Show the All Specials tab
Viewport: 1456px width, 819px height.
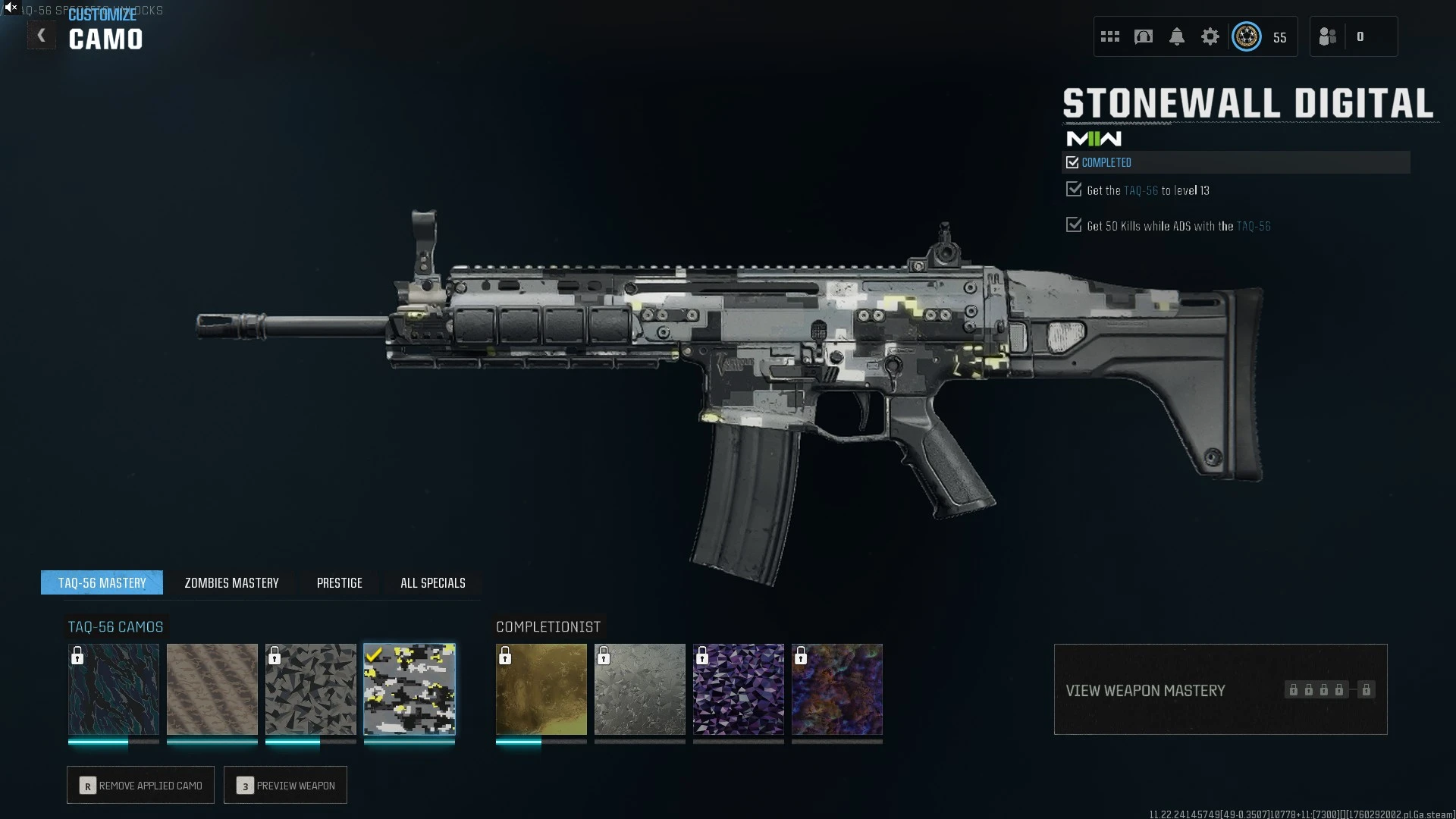click(432, 582)
